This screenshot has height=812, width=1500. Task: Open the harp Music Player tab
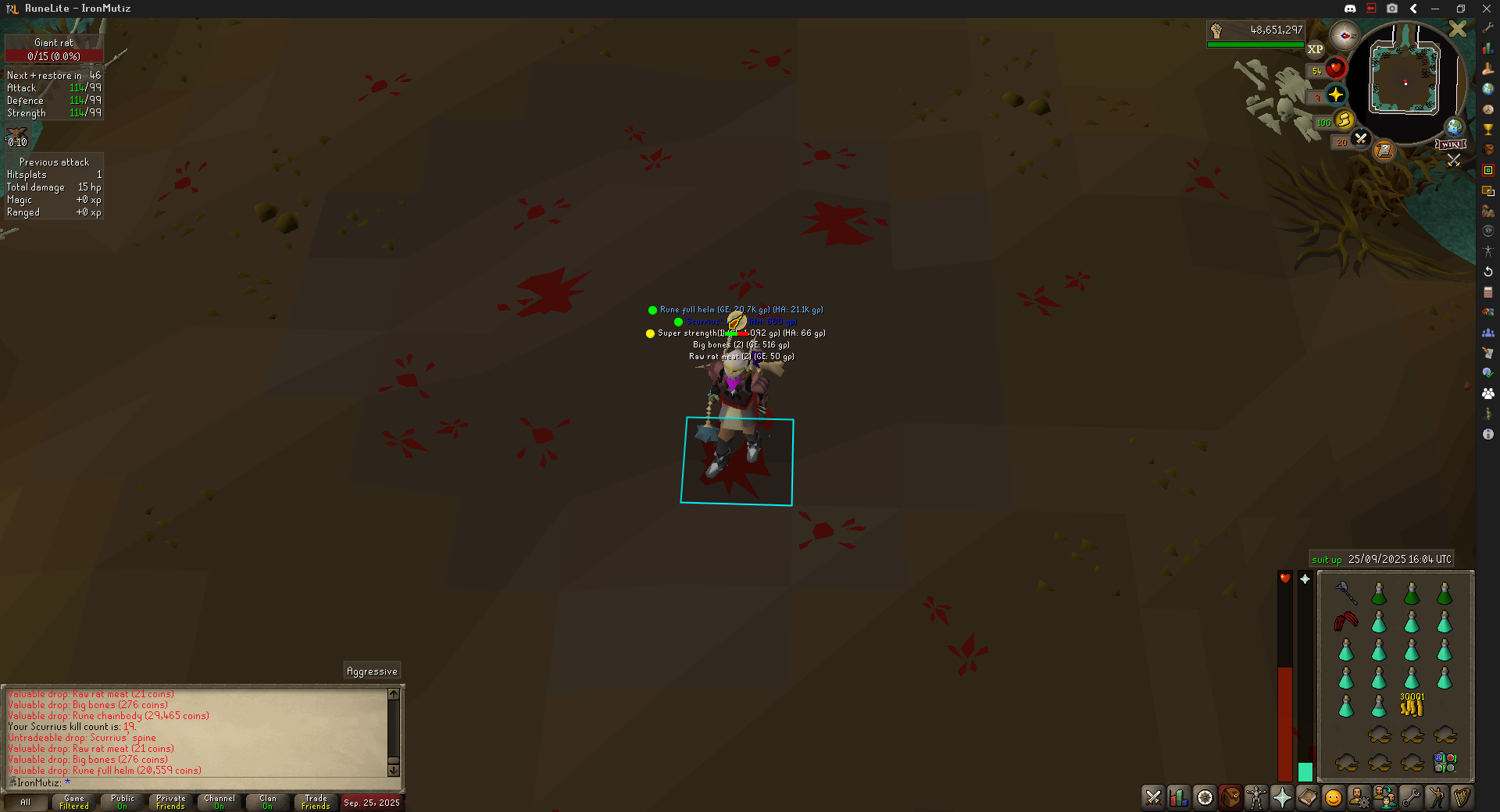point(1462,797)
